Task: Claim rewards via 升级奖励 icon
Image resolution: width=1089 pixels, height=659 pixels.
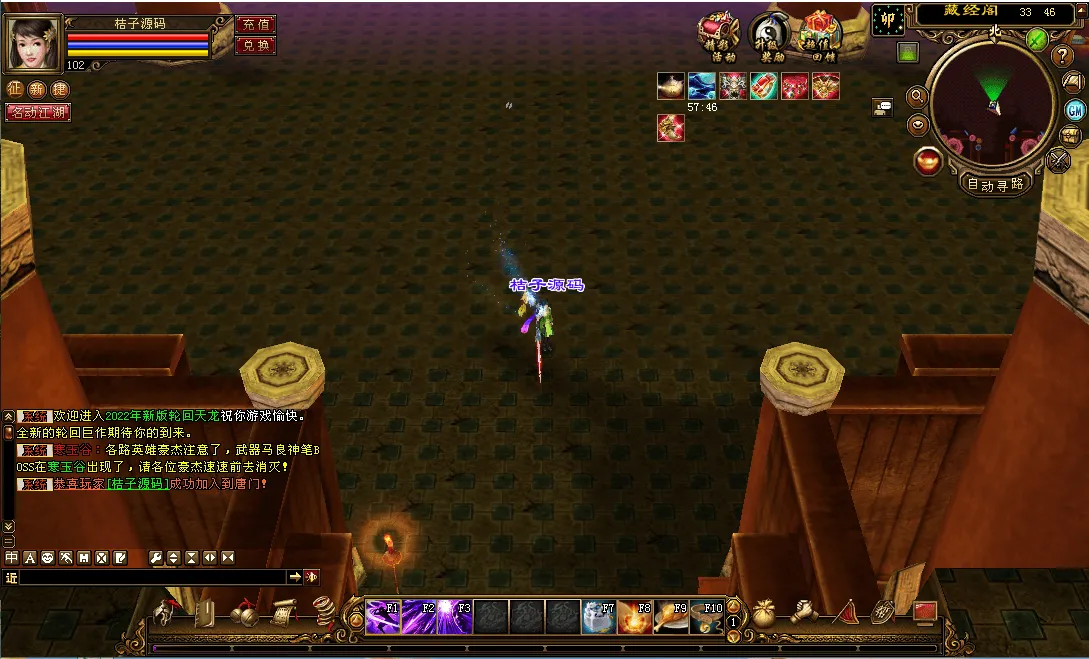Action: [770, 37]
